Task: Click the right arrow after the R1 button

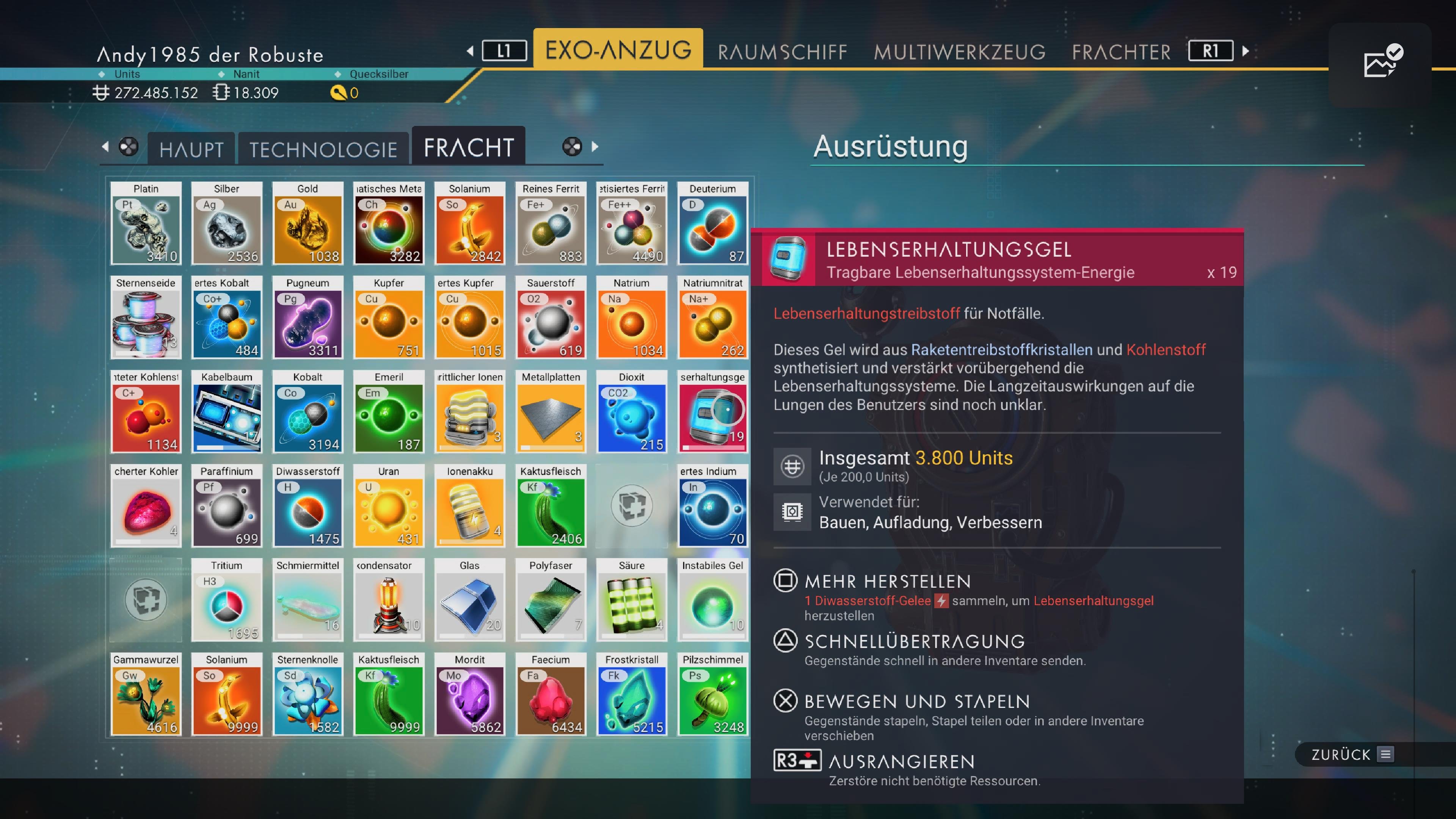Action: (x=1246, y=51)
